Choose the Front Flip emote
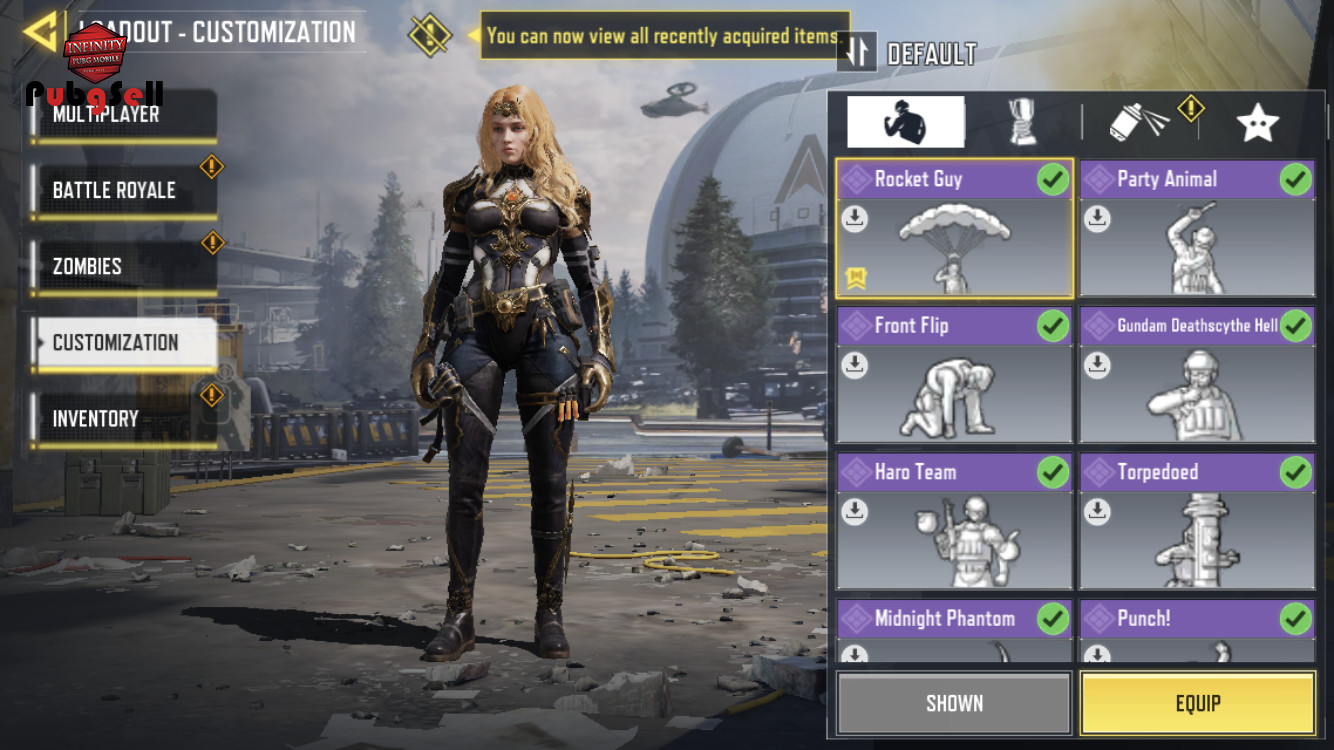 954,375
